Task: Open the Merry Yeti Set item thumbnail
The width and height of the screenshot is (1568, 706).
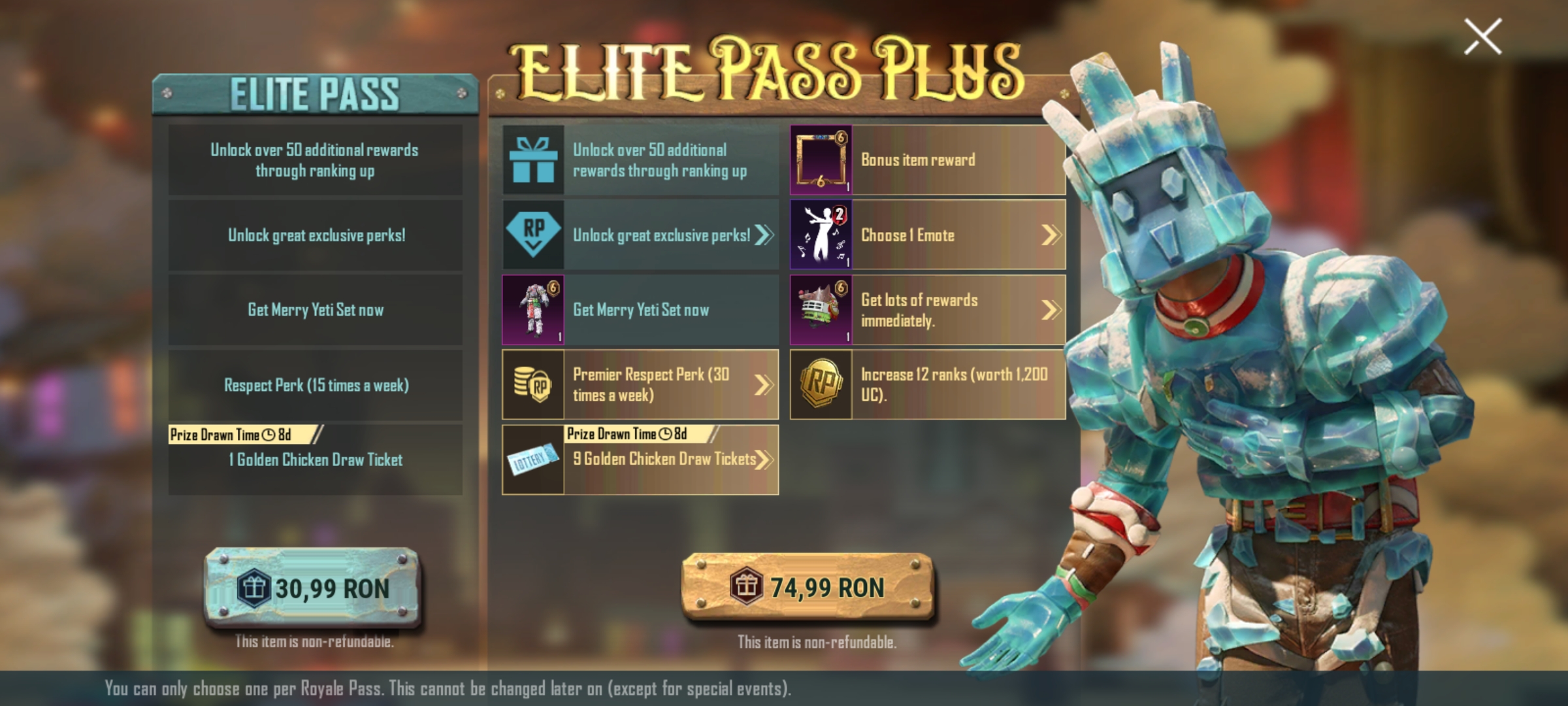Action: (533, 311)
